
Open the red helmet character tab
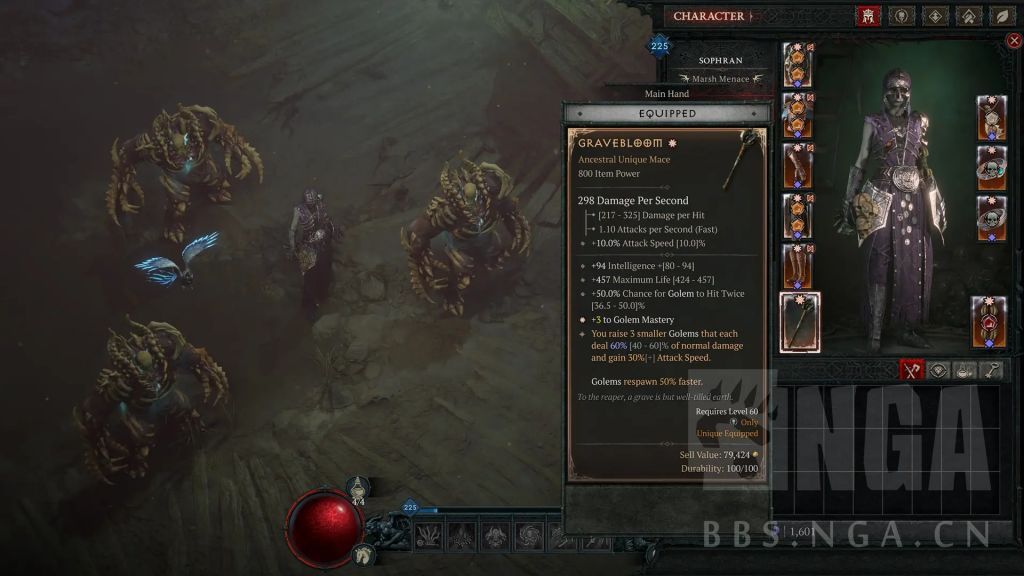tap(868, 16)
